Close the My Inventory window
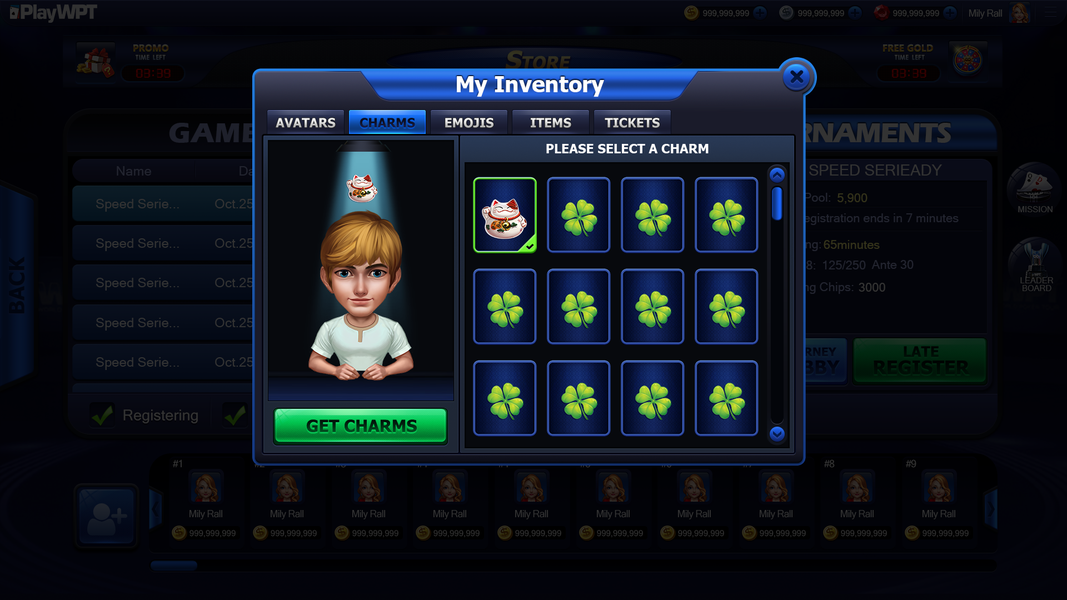Viewport: 1067px width, 600px height. pyautogui.click(x=796, y=76)
